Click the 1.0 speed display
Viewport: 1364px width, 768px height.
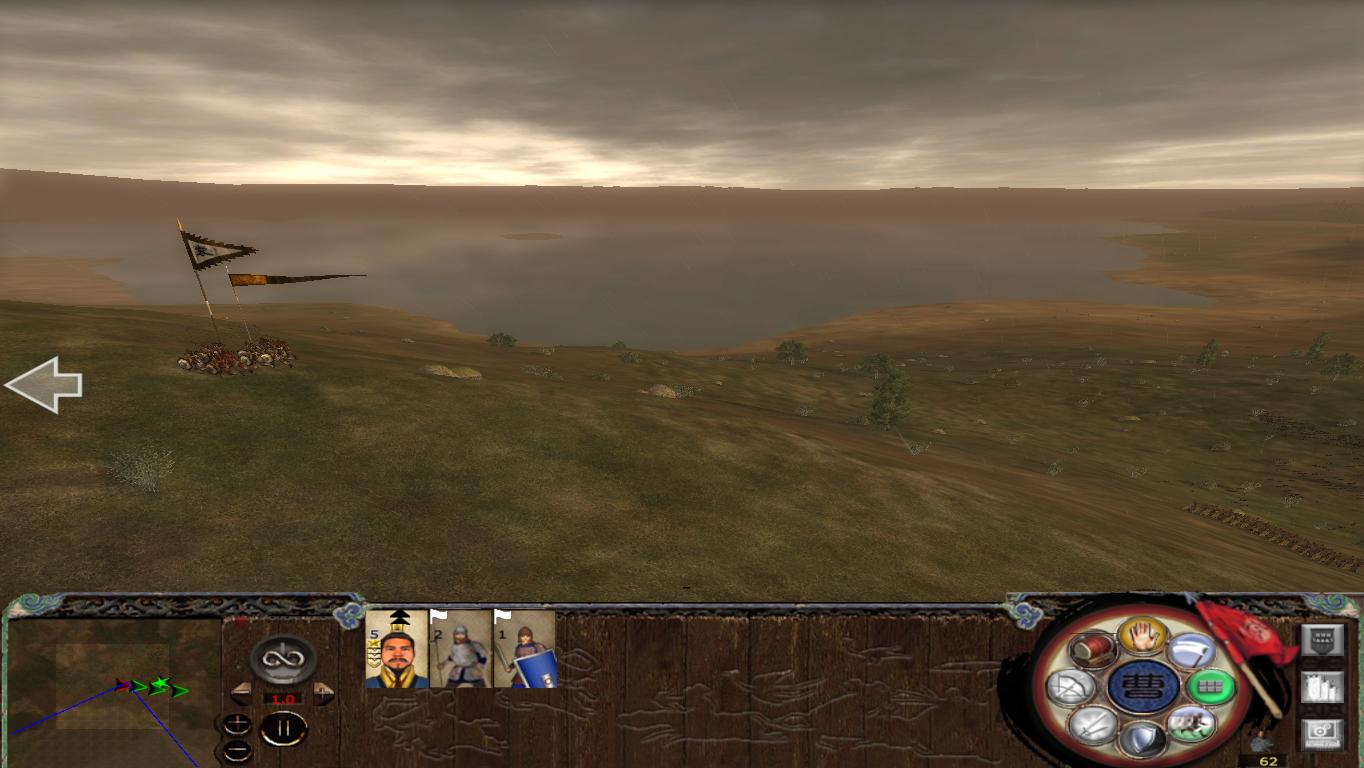(x=283, y=698)
